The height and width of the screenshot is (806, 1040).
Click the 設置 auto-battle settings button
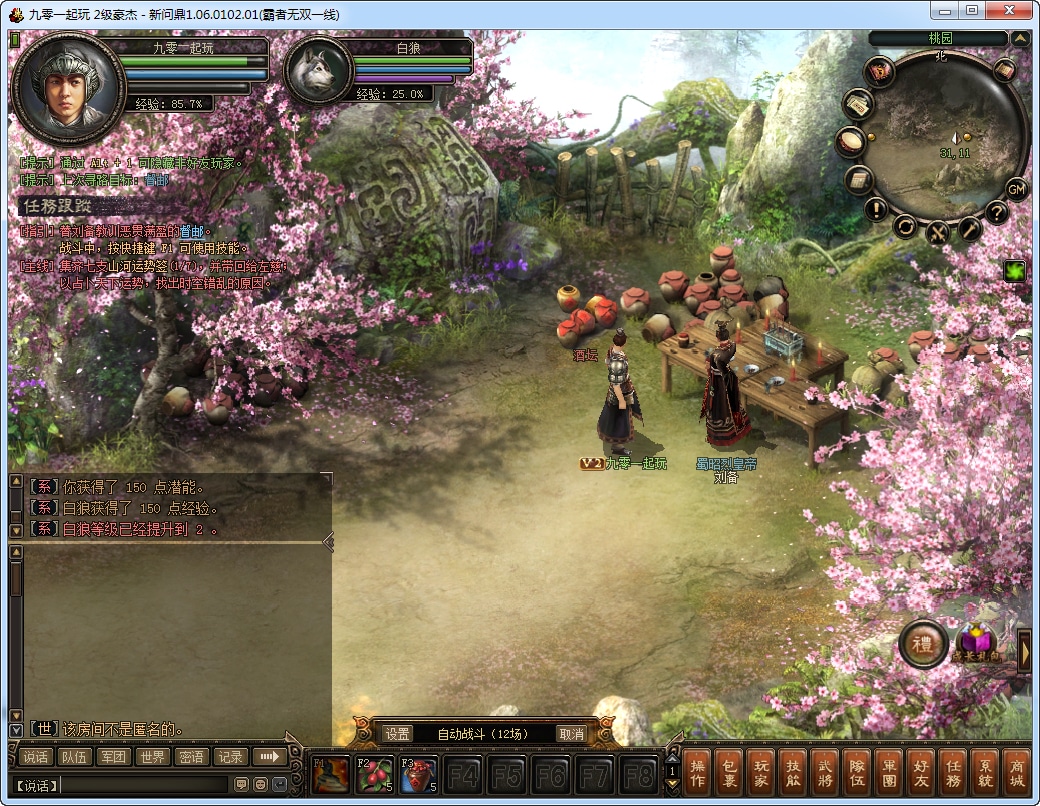(397, 733)
